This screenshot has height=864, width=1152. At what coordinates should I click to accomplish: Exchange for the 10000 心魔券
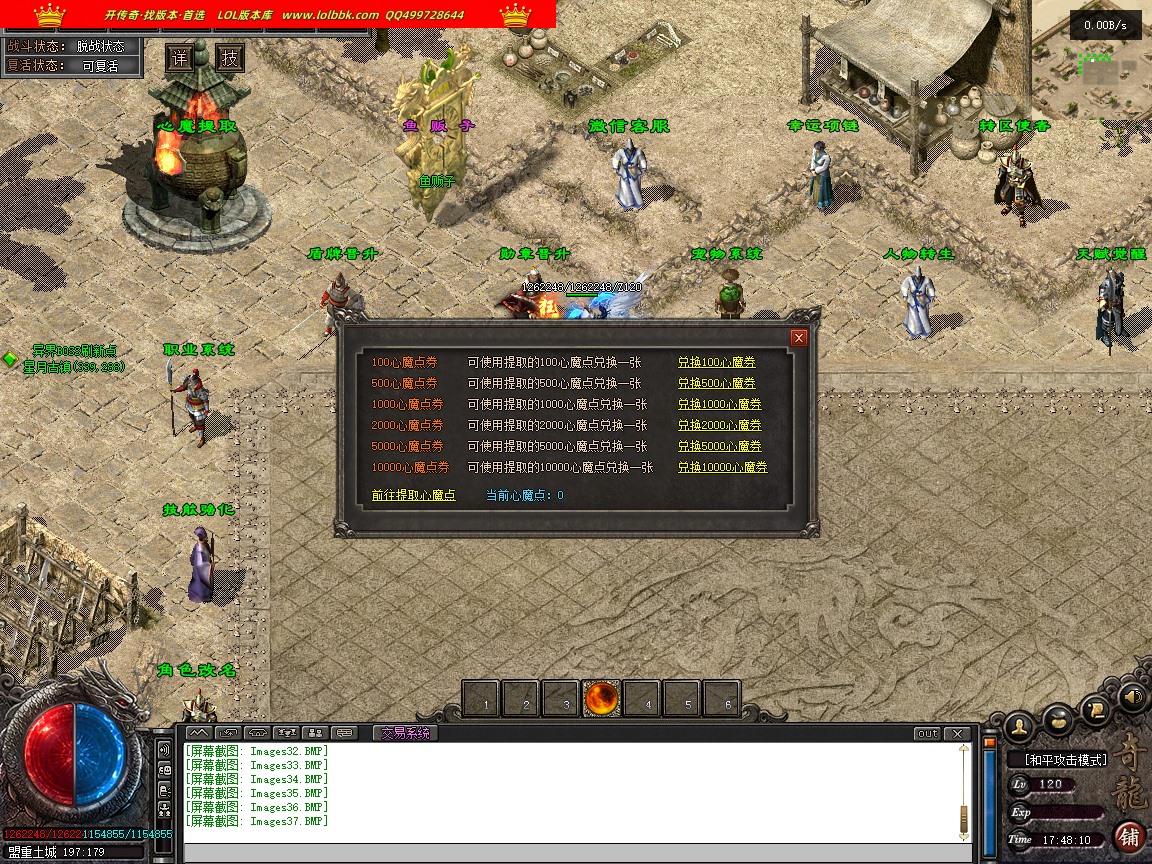722,467
